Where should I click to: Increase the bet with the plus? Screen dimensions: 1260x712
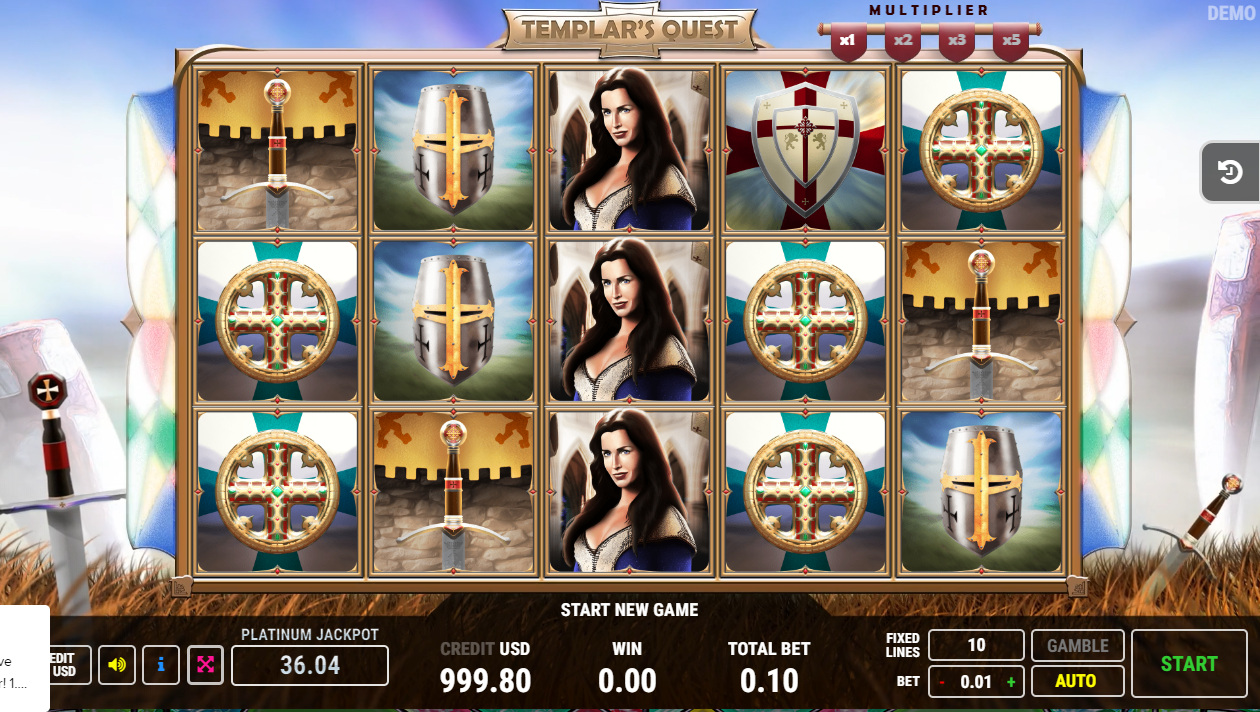click(x=1010, y=682)
